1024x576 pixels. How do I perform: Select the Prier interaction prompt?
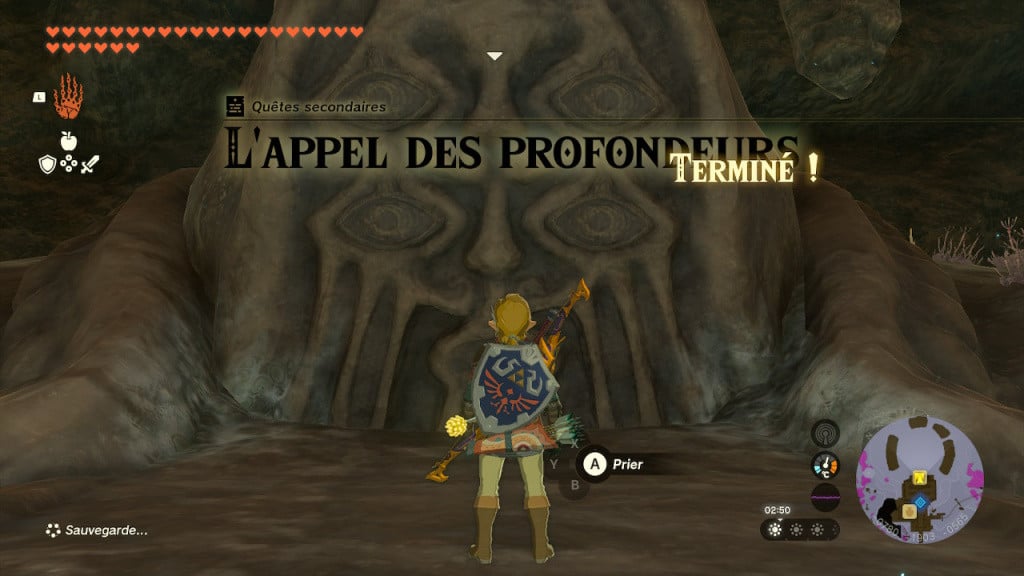[611, 463]
